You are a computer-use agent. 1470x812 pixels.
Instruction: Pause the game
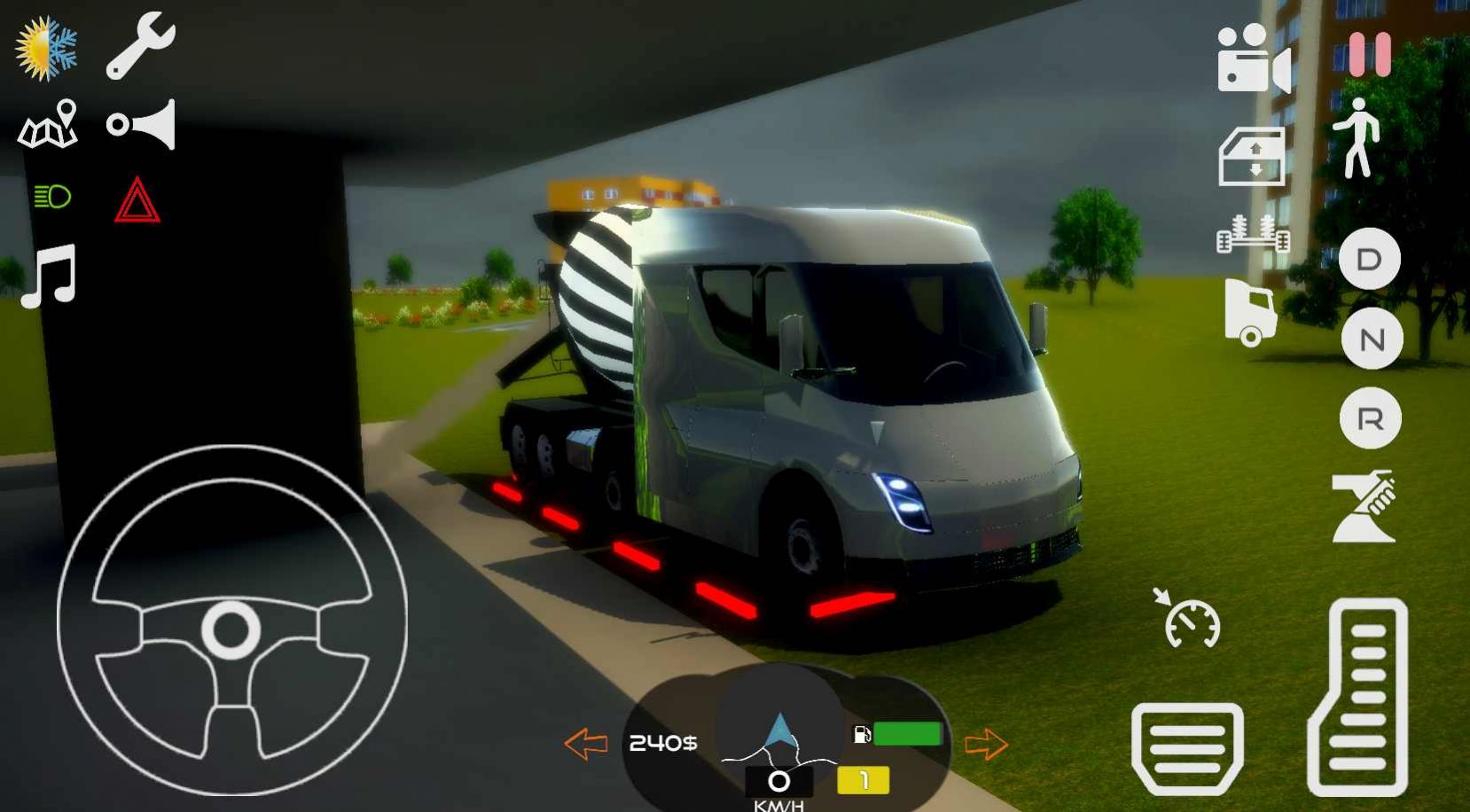tap(1370, 55)
